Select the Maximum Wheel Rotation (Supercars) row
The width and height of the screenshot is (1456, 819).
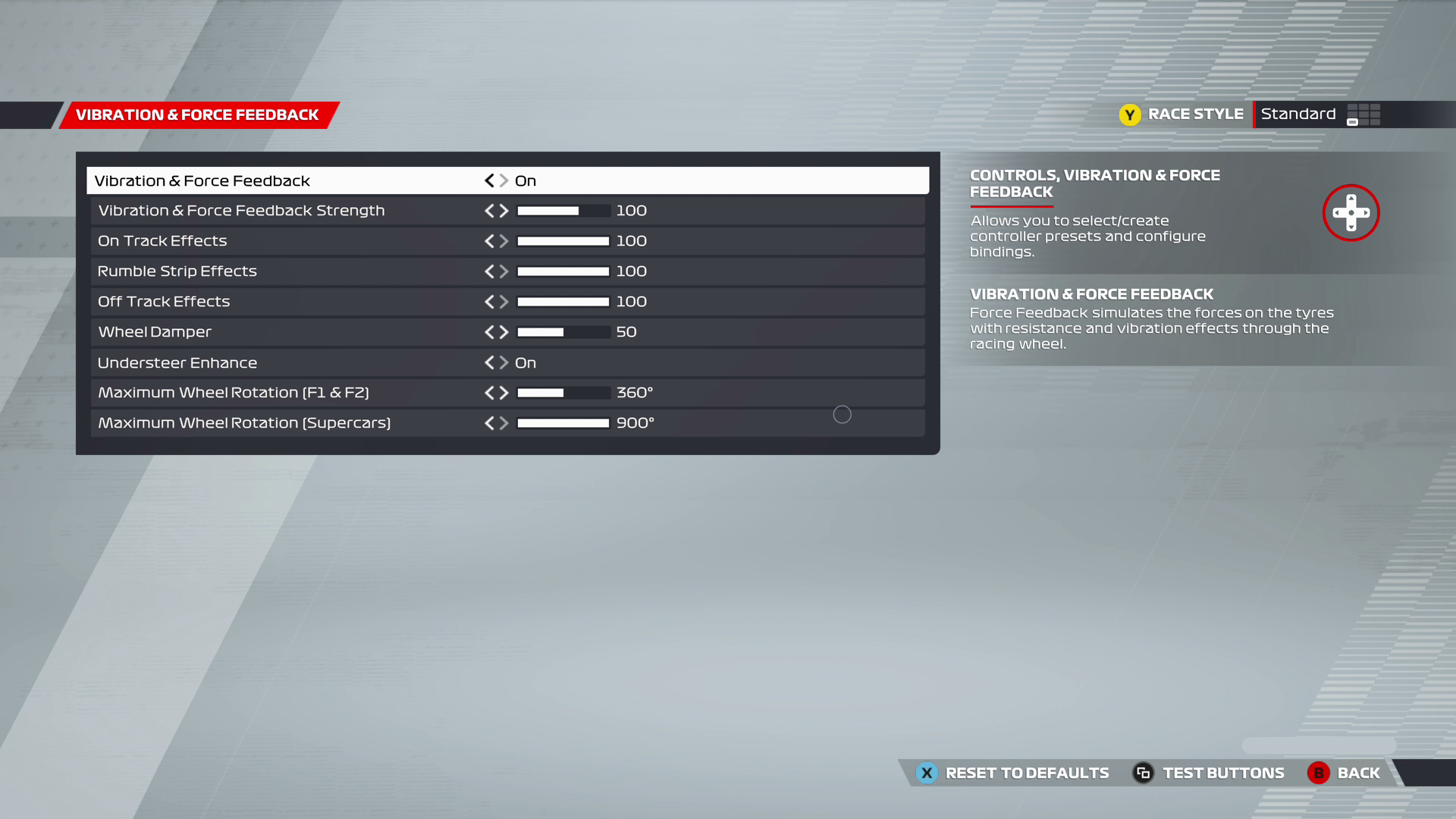(303, 422)
